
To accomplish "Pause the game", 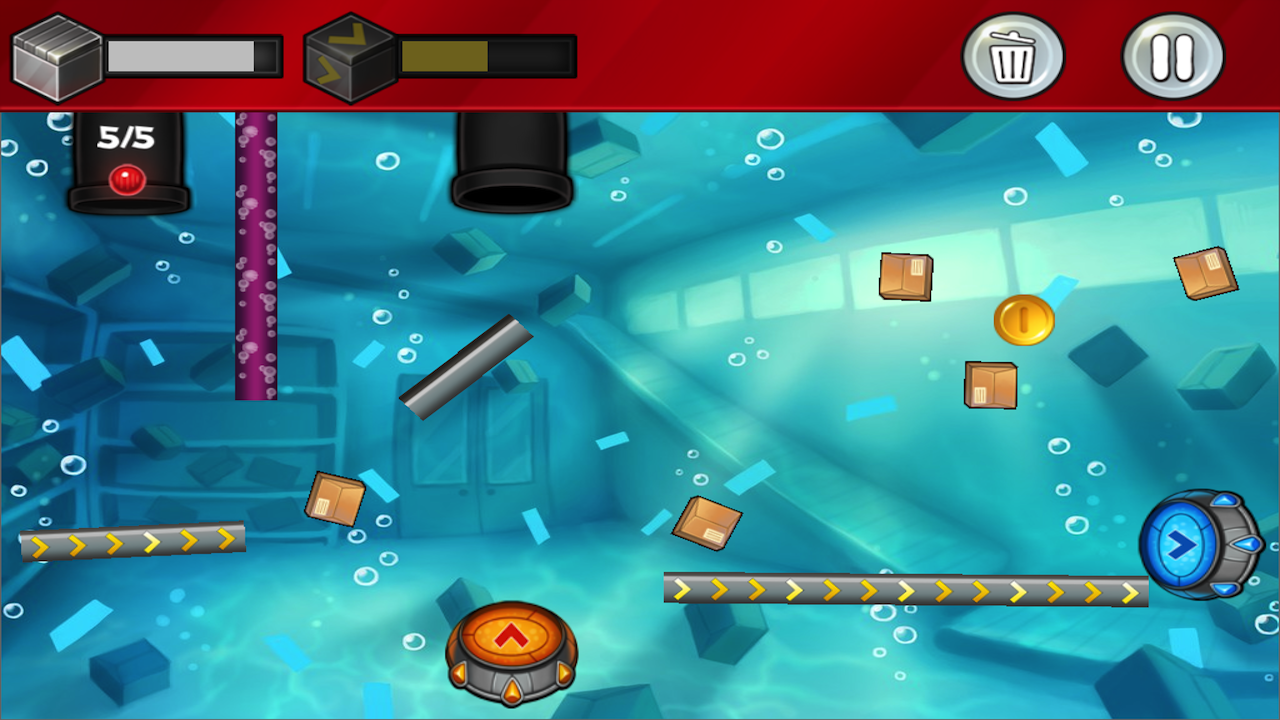I will 1173,57.
